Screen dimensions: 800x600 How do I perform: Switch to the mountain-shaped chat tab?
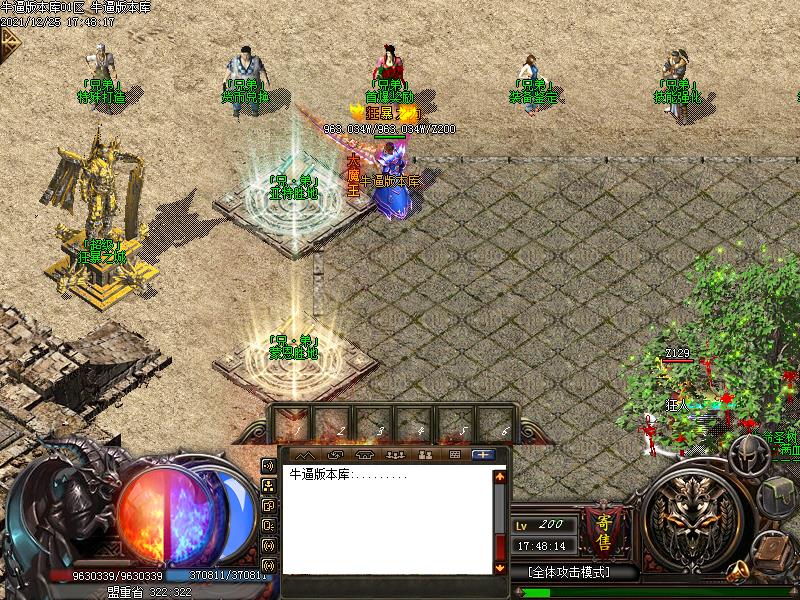[x=305, y=455]
